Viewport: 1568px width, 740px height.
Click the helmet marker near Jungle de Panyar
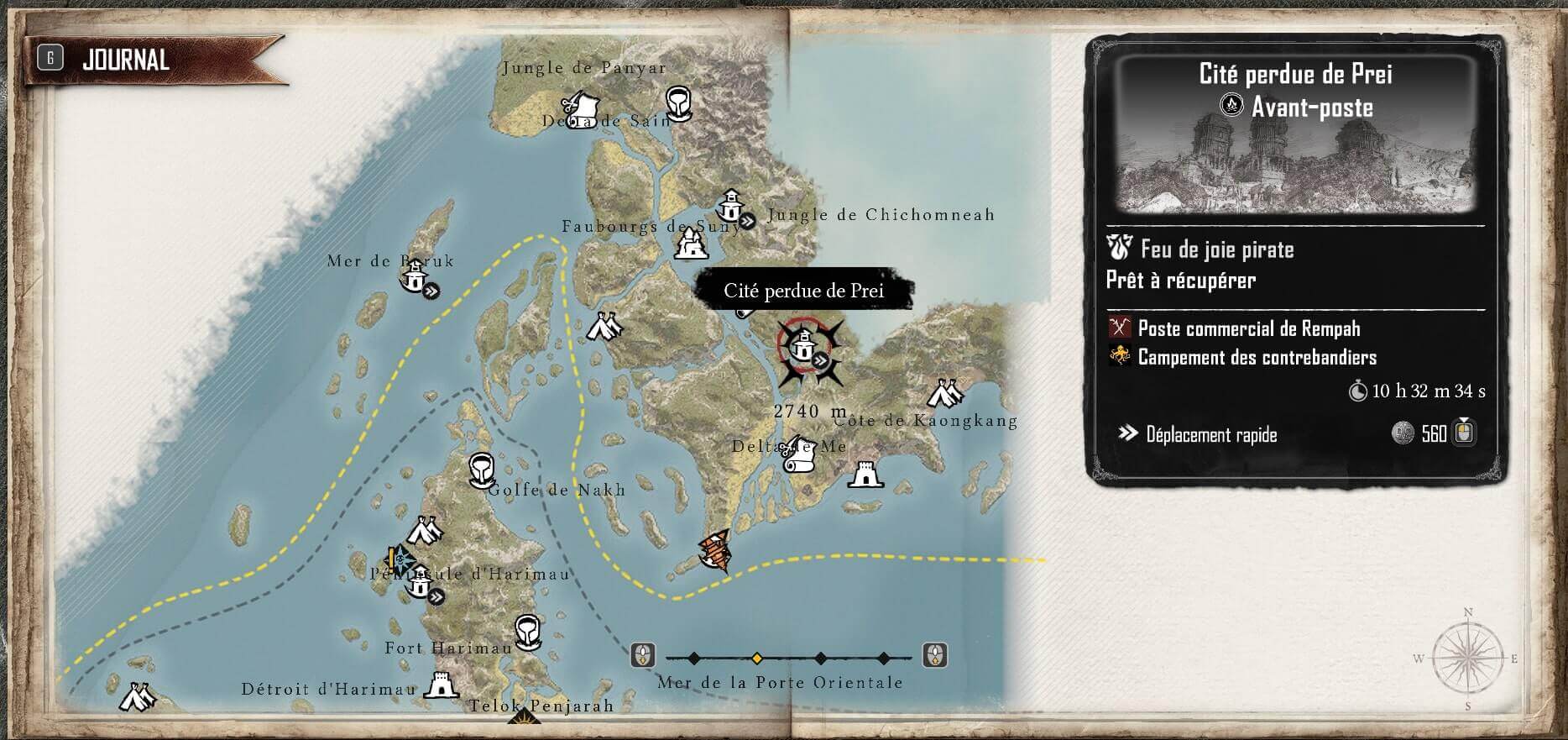tap(677, 102)
